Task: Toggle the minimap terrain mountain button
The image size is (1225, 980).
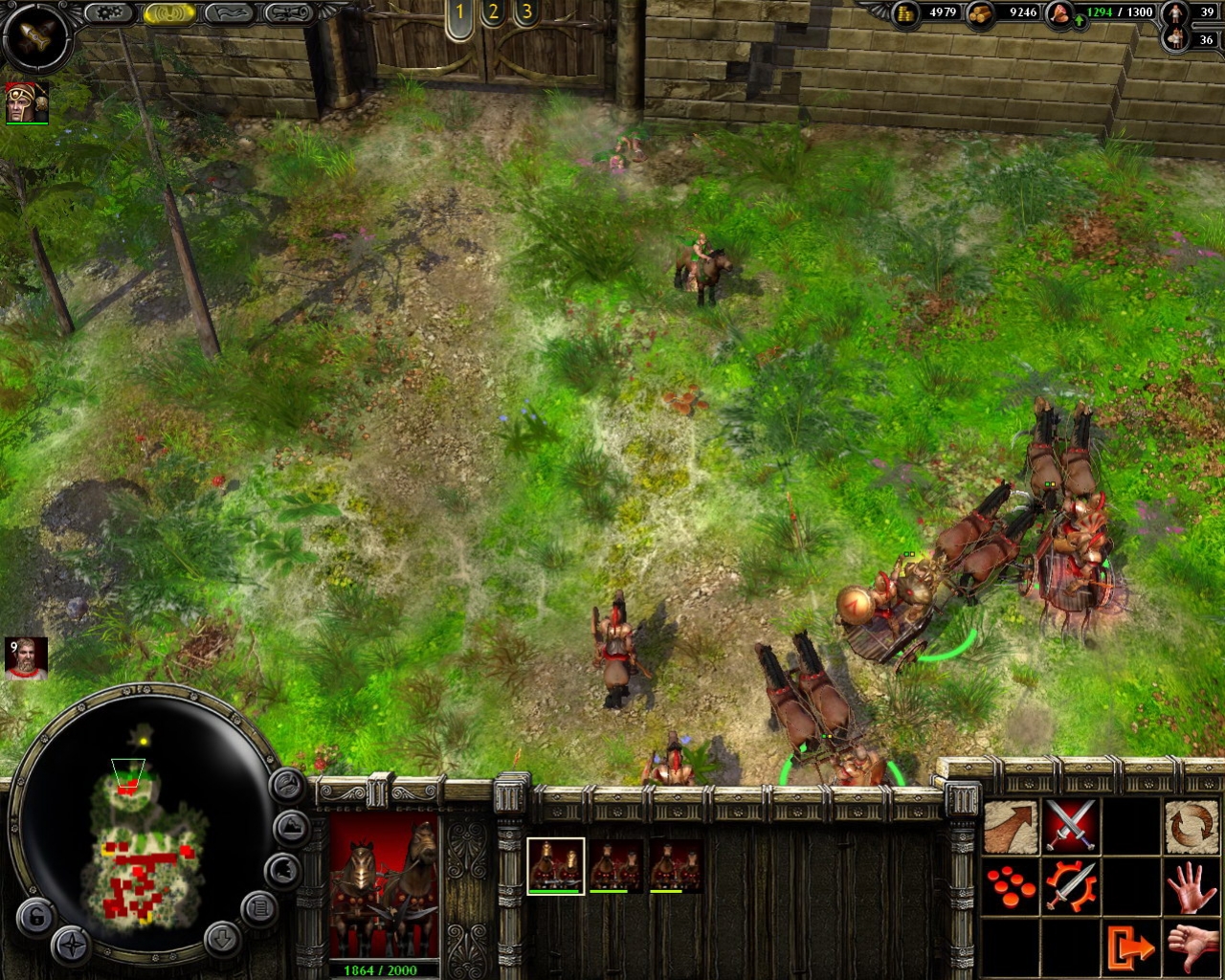Action: point(291,827)
